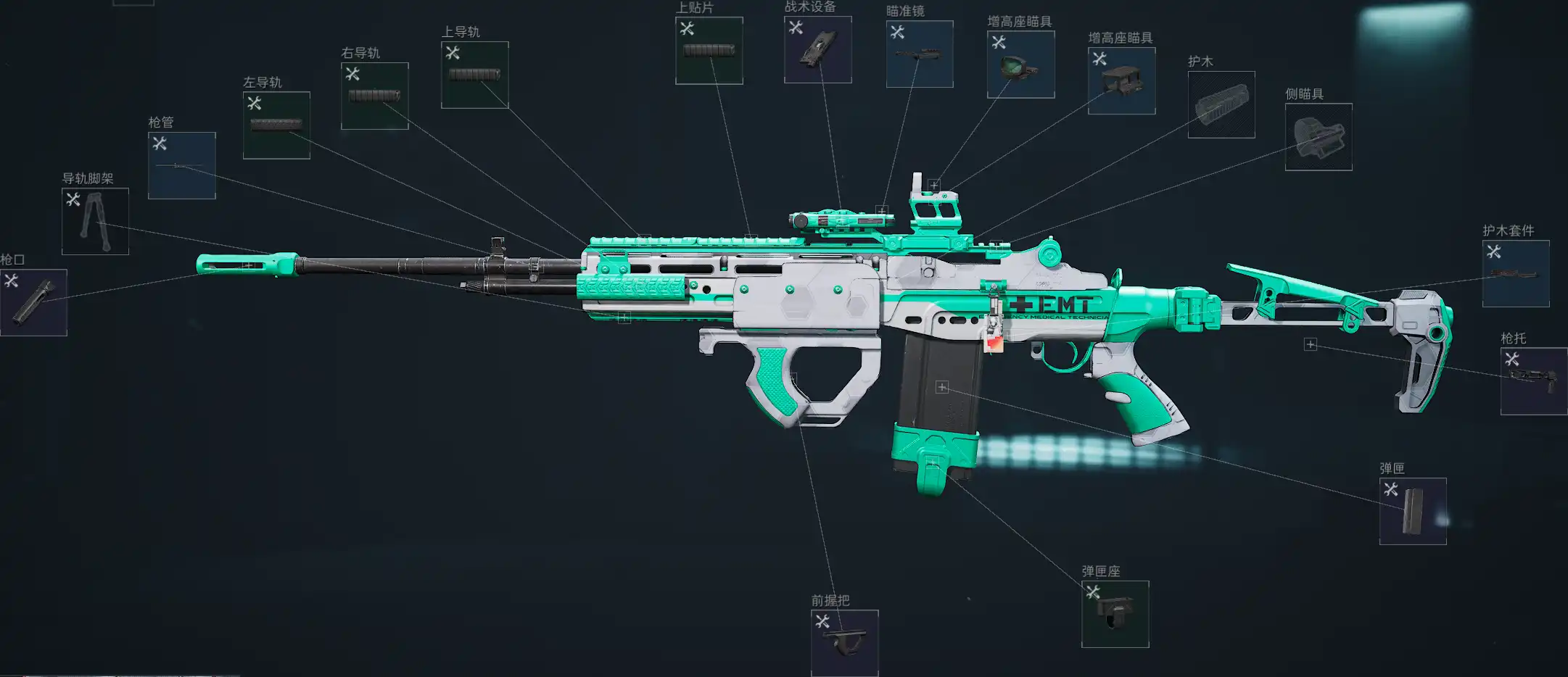Choose the 瞄准镜 scope slot

pyautogui.click(x=919, y=54)
